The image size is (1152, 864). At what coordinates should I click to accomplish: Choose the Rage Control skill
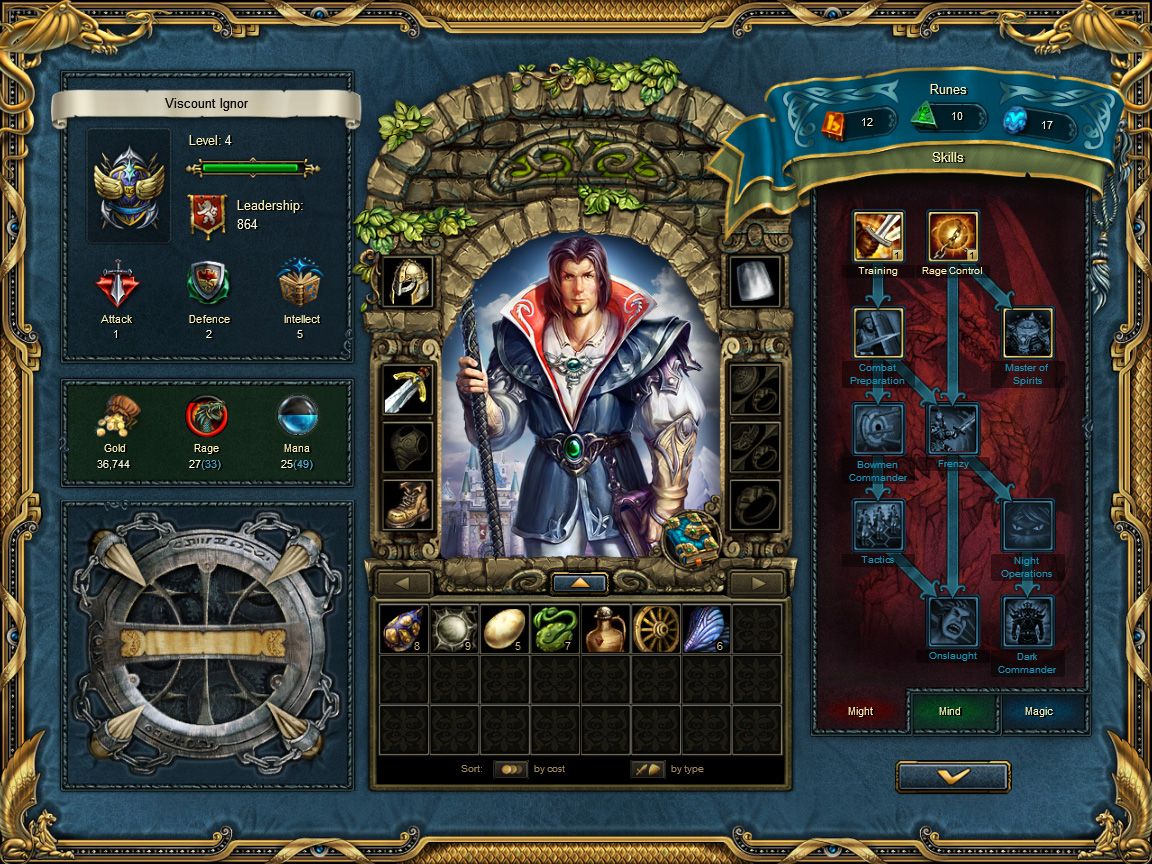952,236
